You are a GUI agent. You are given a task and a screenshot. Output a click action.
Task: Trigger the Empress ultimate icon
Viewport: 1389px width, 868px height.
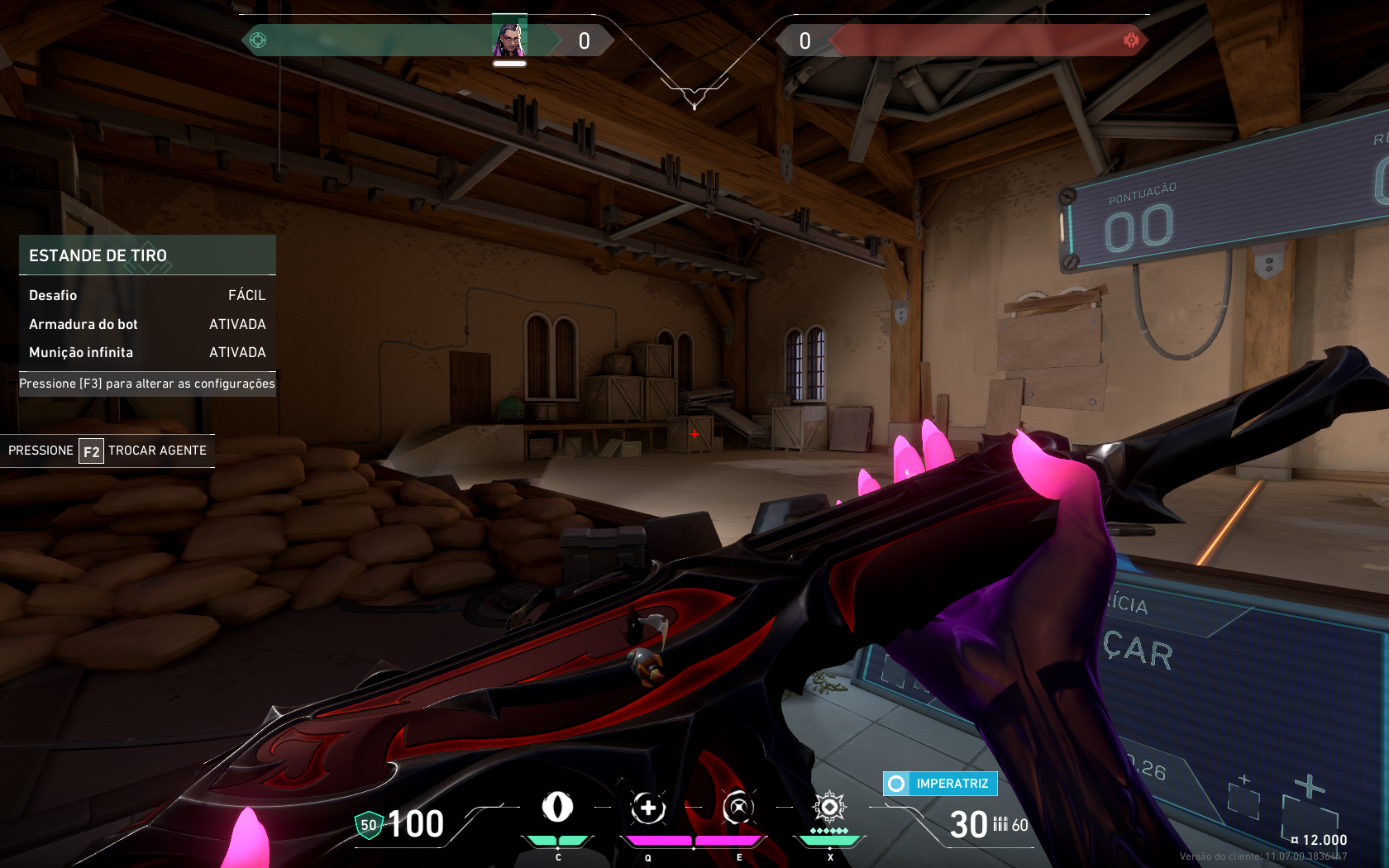click(x=829, y=807)
